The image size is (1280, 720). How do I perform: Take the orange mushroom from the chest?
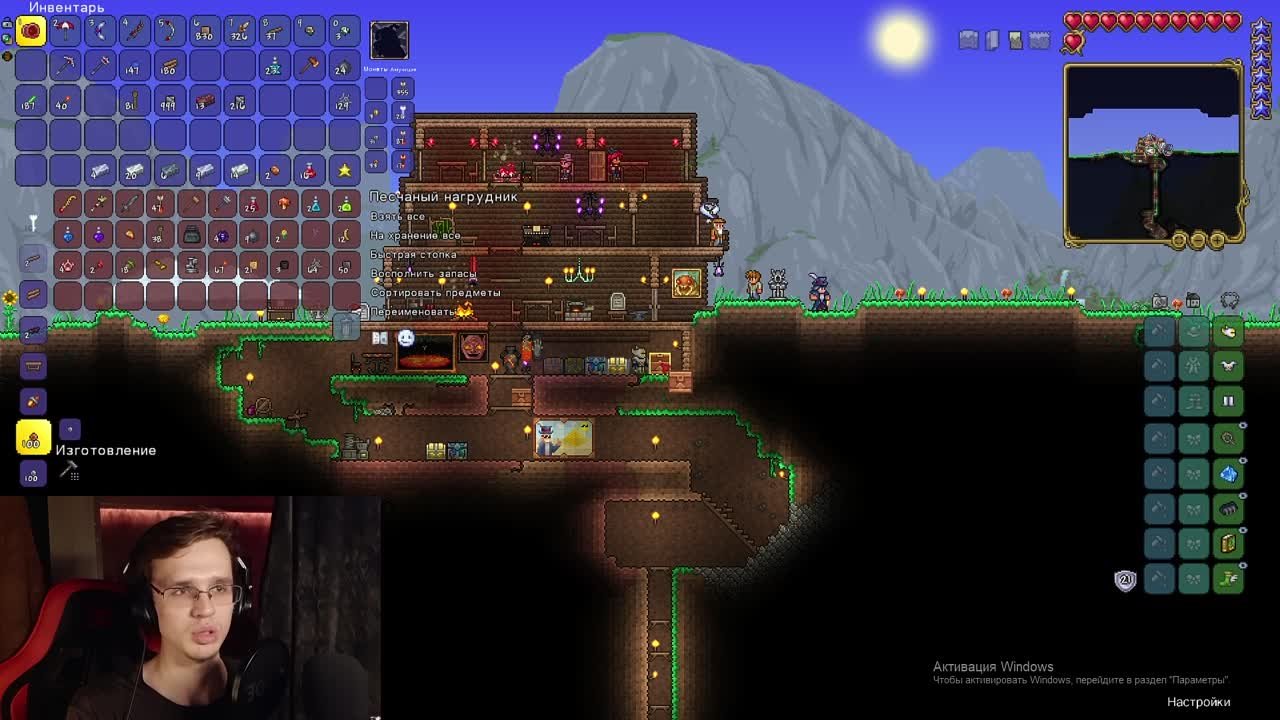[x=283, y=205]
